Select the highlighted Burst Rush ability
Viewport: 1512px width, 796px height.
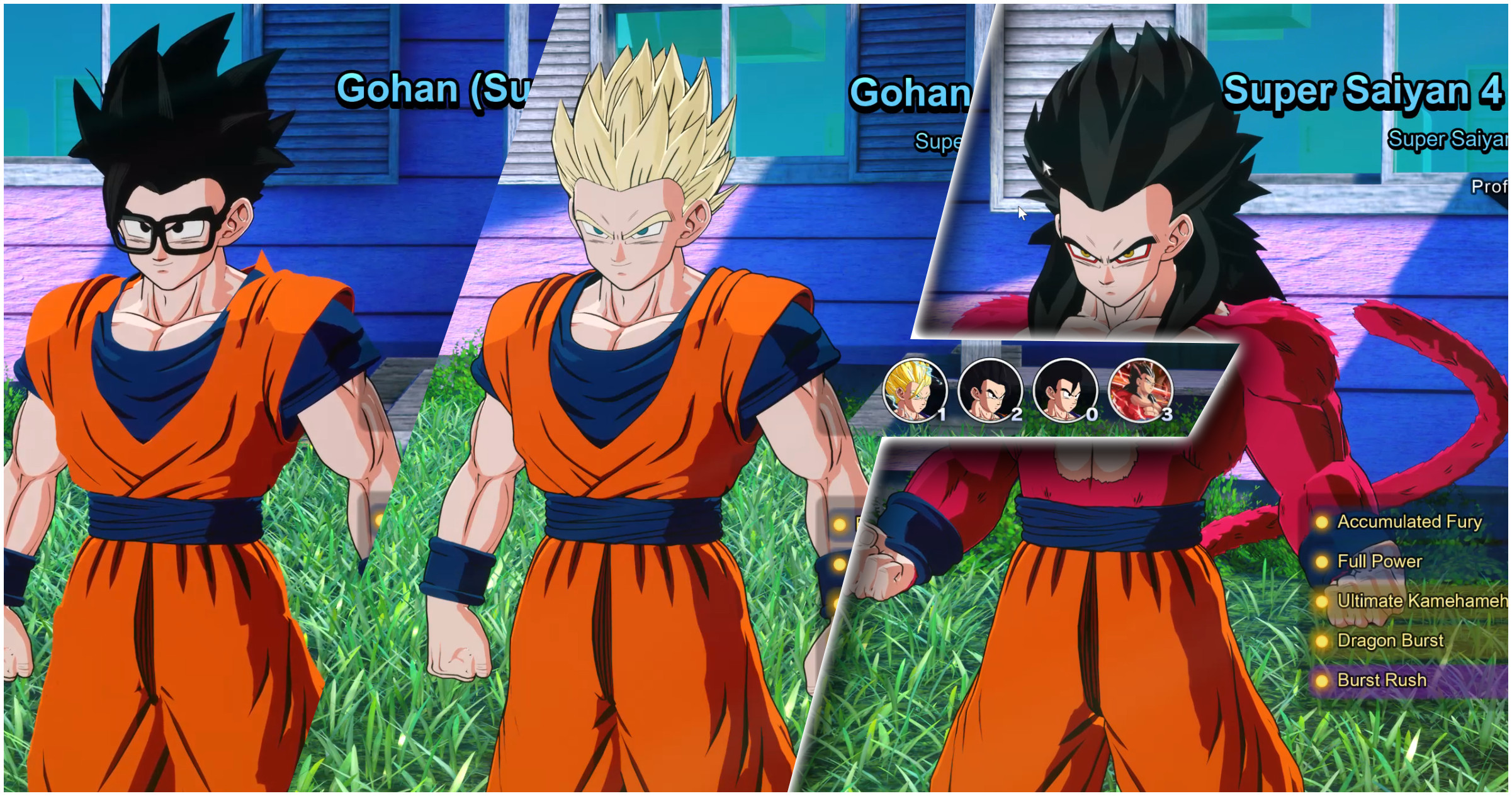tap(1382, 680)
